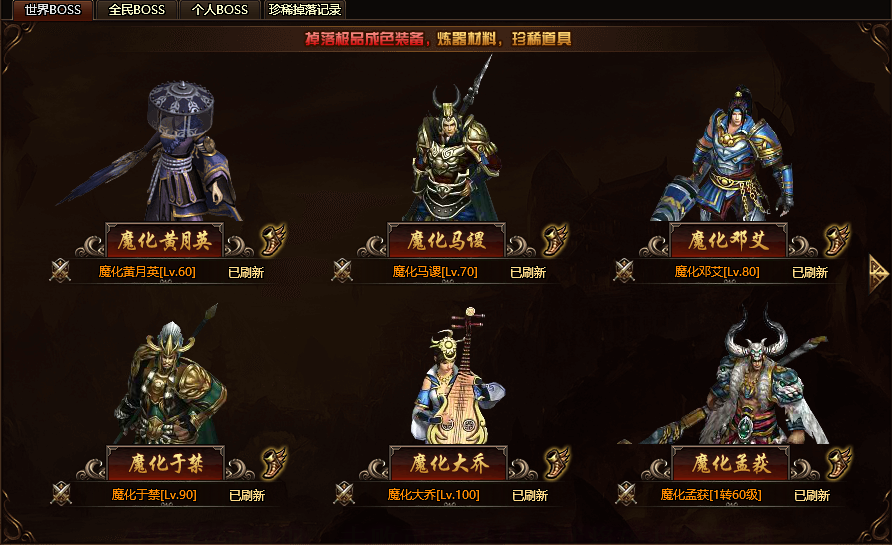Open the 全民BOSS tab
892x545 pixels.
coord(137,10)
